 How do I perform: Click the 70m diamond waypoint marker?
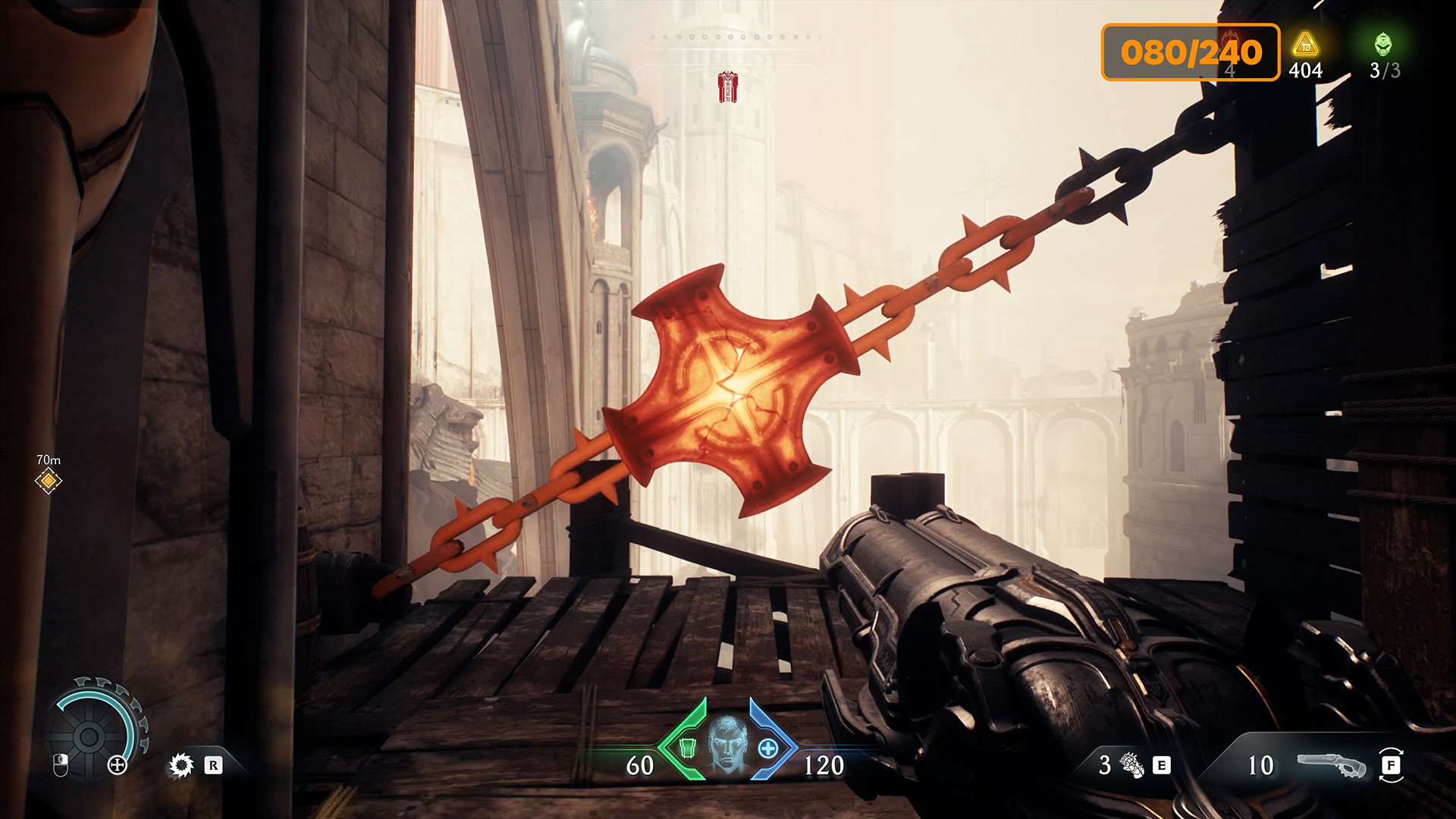click(49, 481)
